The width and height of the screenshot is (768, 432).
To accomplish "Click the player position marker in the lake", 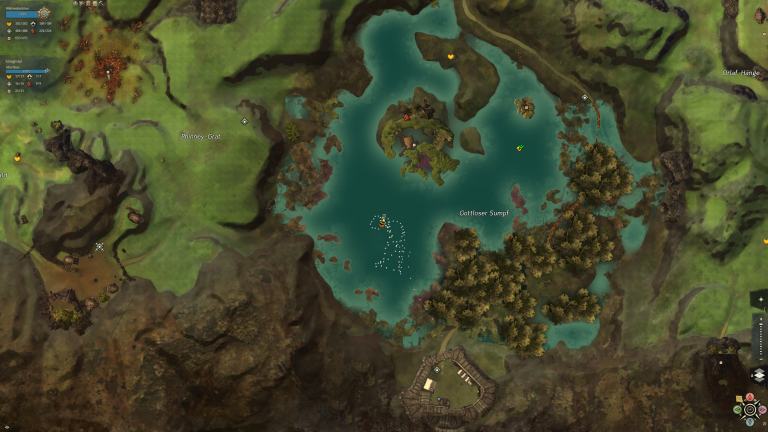I will pyautogui.click(x=383, y=223).
